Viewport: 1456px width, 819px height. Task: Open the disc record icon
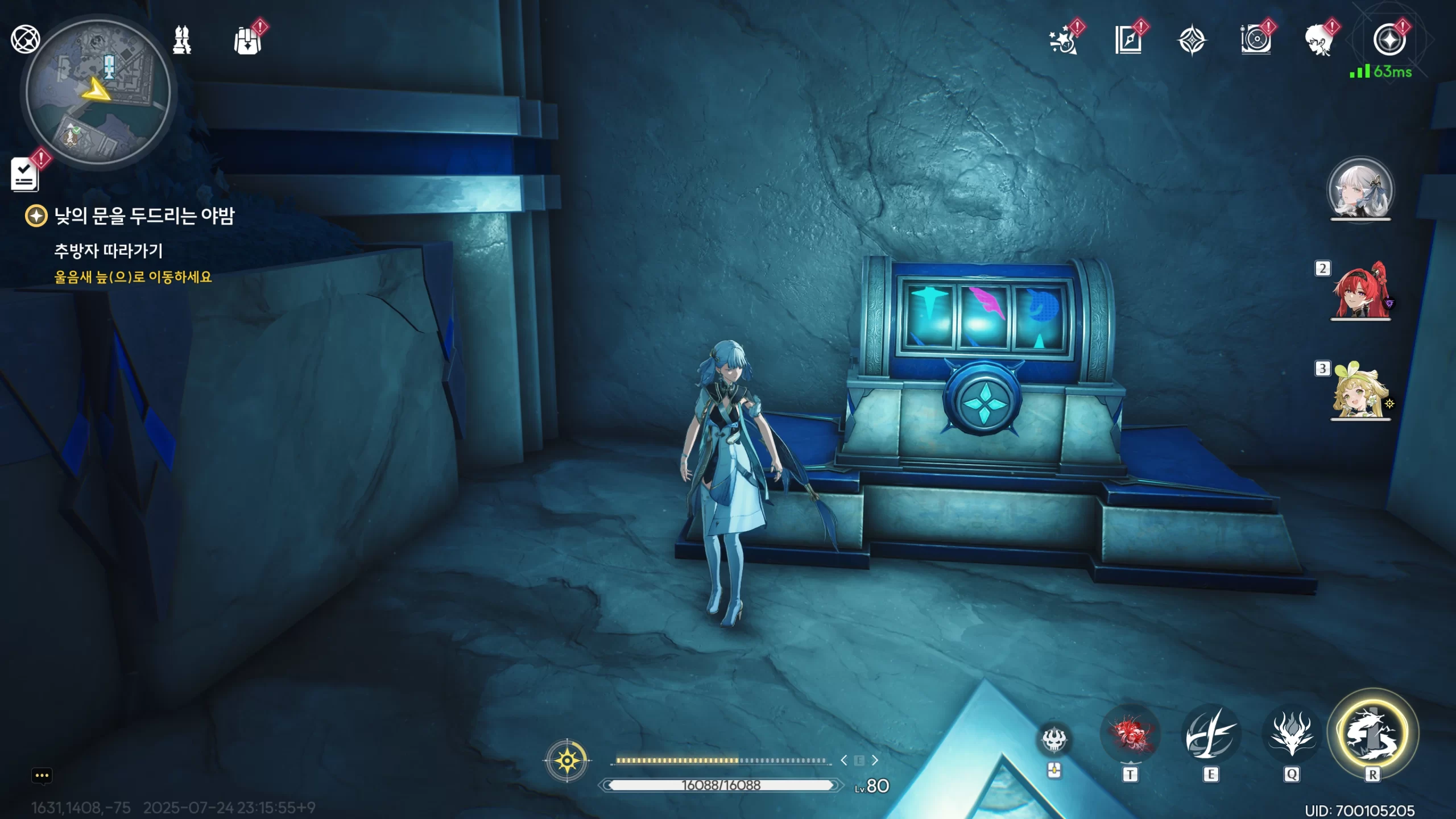(1256, 41)
